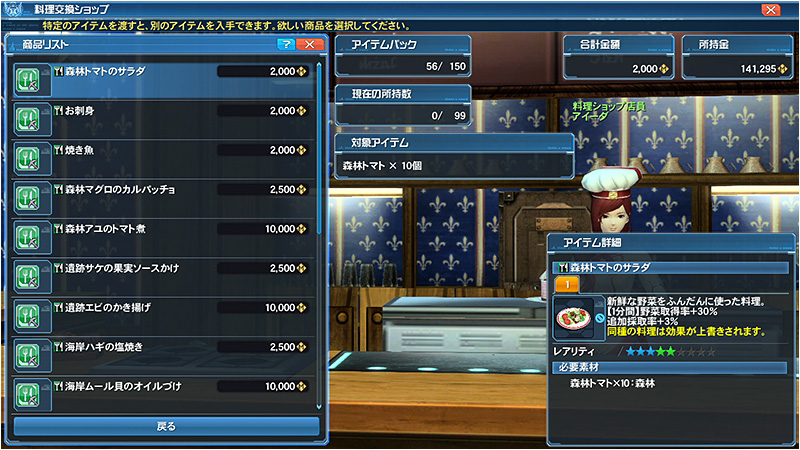800x450 pixels.
Task: Open help with the 商品リスト question mark button
Action: pos(285,45)
